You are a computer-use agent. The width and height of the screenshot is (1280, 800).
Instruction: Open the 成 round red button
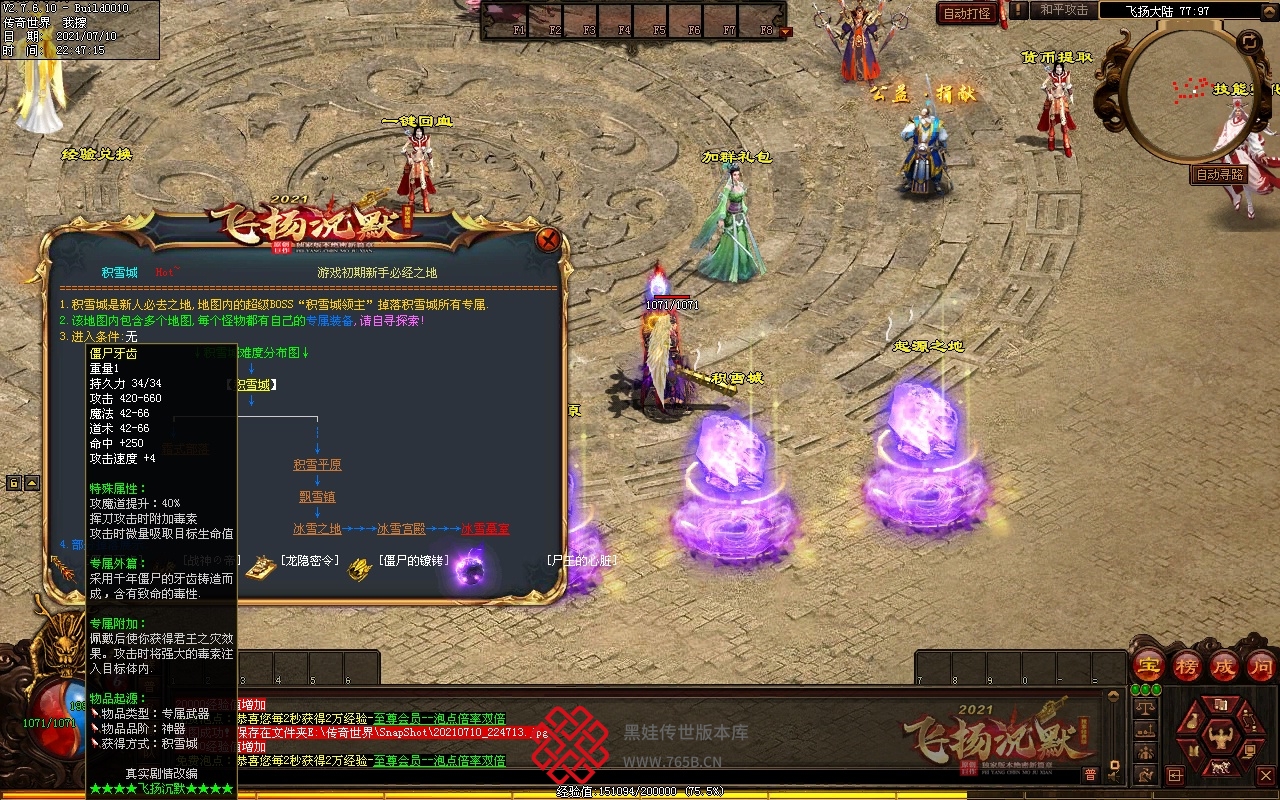(x=1224, y=665)
